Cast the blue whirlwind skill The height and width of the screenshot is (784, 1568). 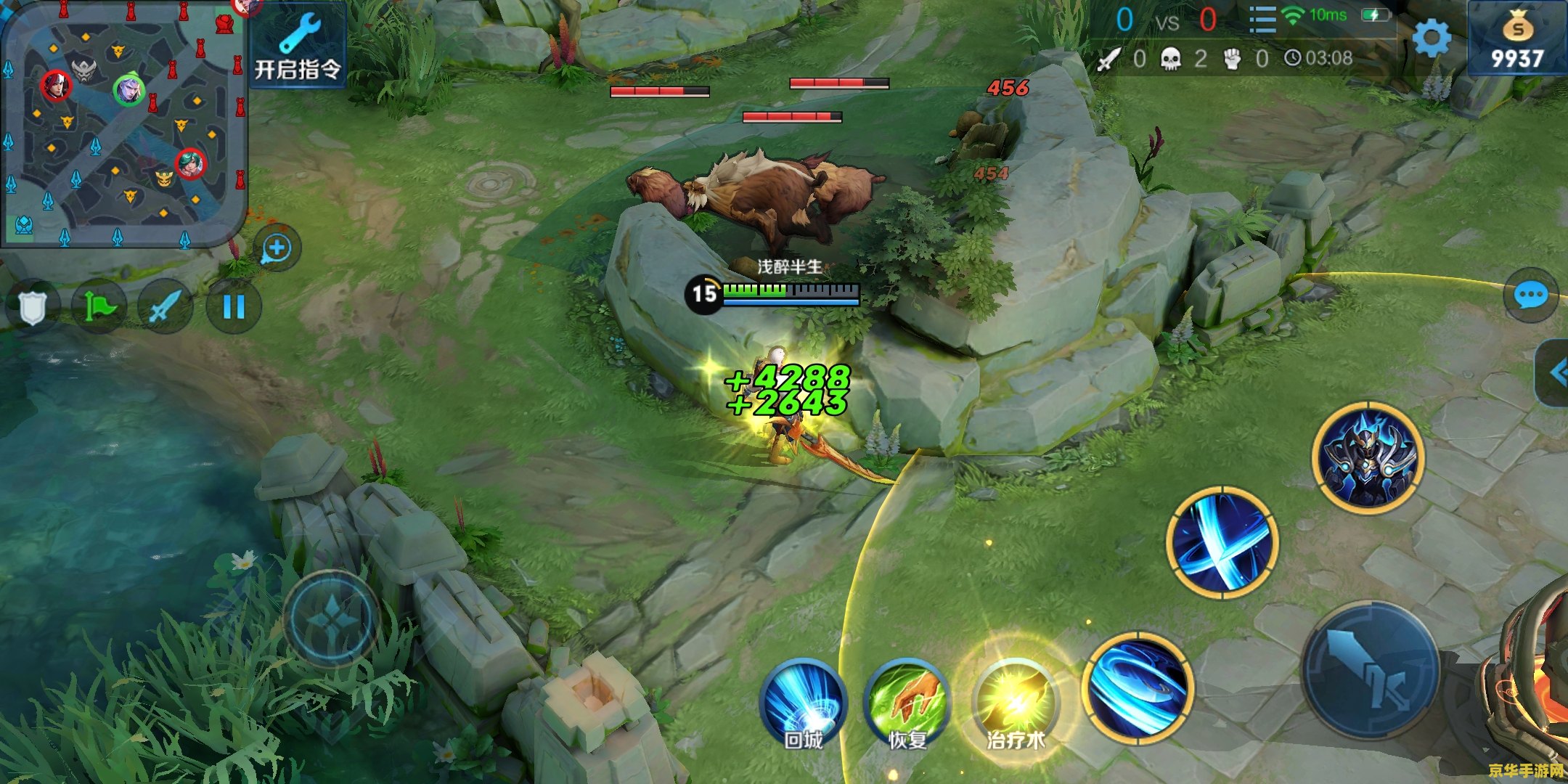[x=1138, y=687]
